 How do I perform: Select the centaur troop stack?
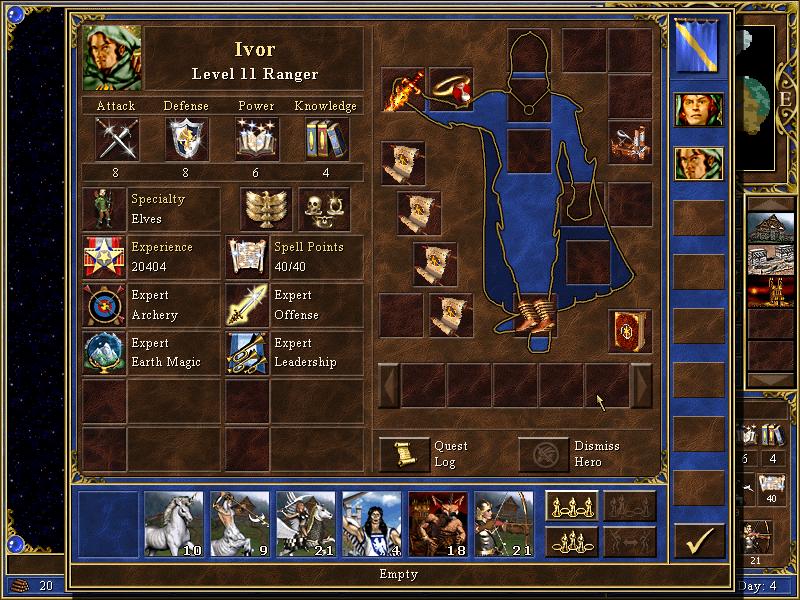[240, 523]
